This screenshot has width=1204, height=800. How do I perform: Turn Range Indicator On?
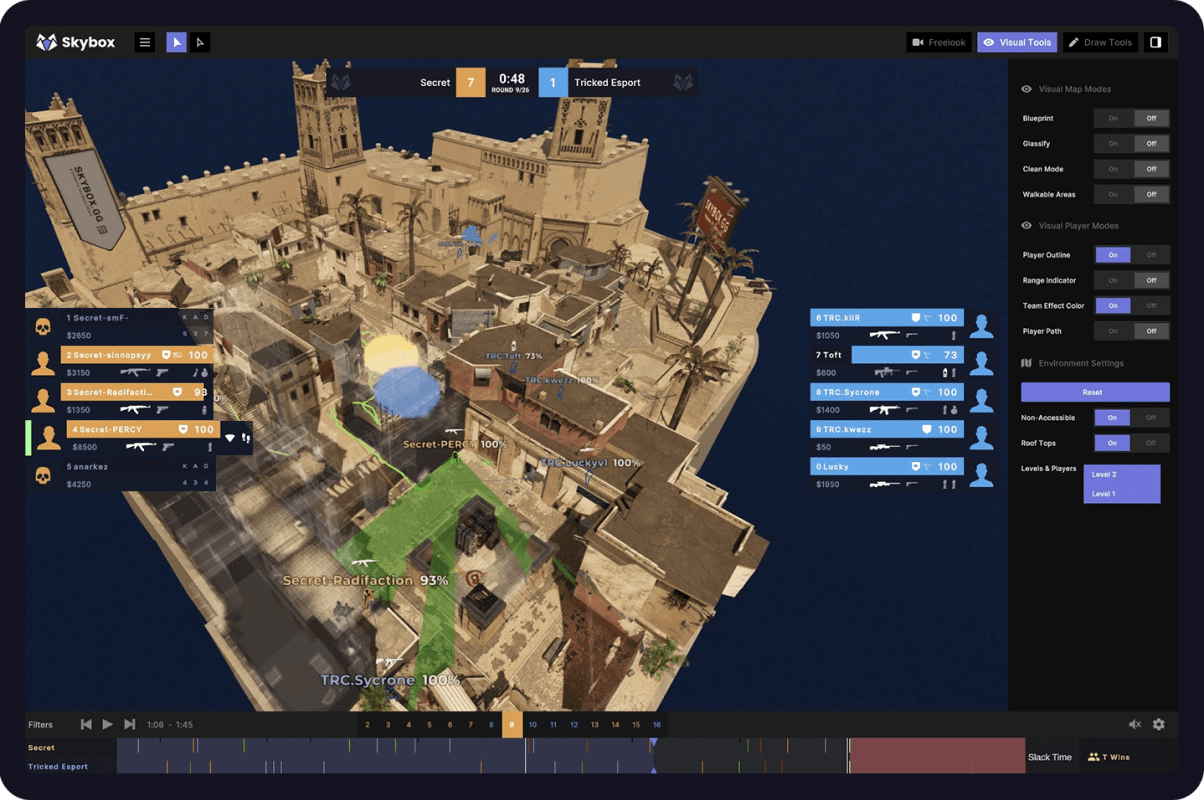coord(1113,280)
